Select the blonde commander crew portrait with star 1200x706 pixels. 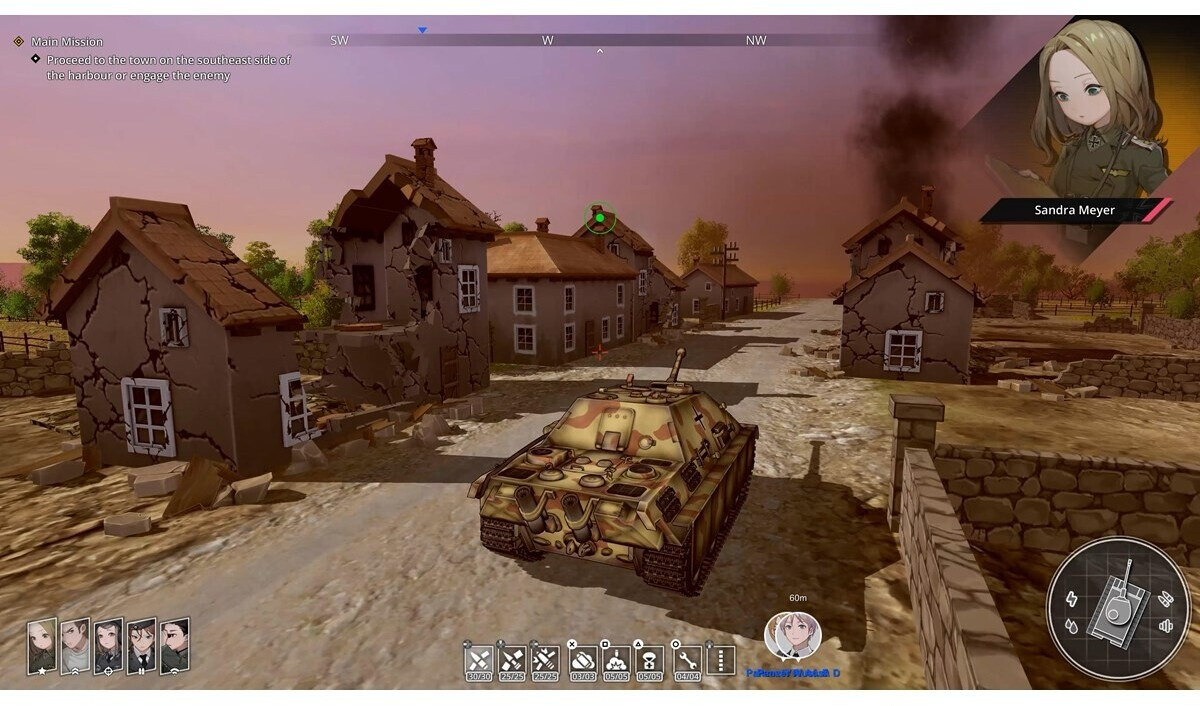(x=41, y=645)
